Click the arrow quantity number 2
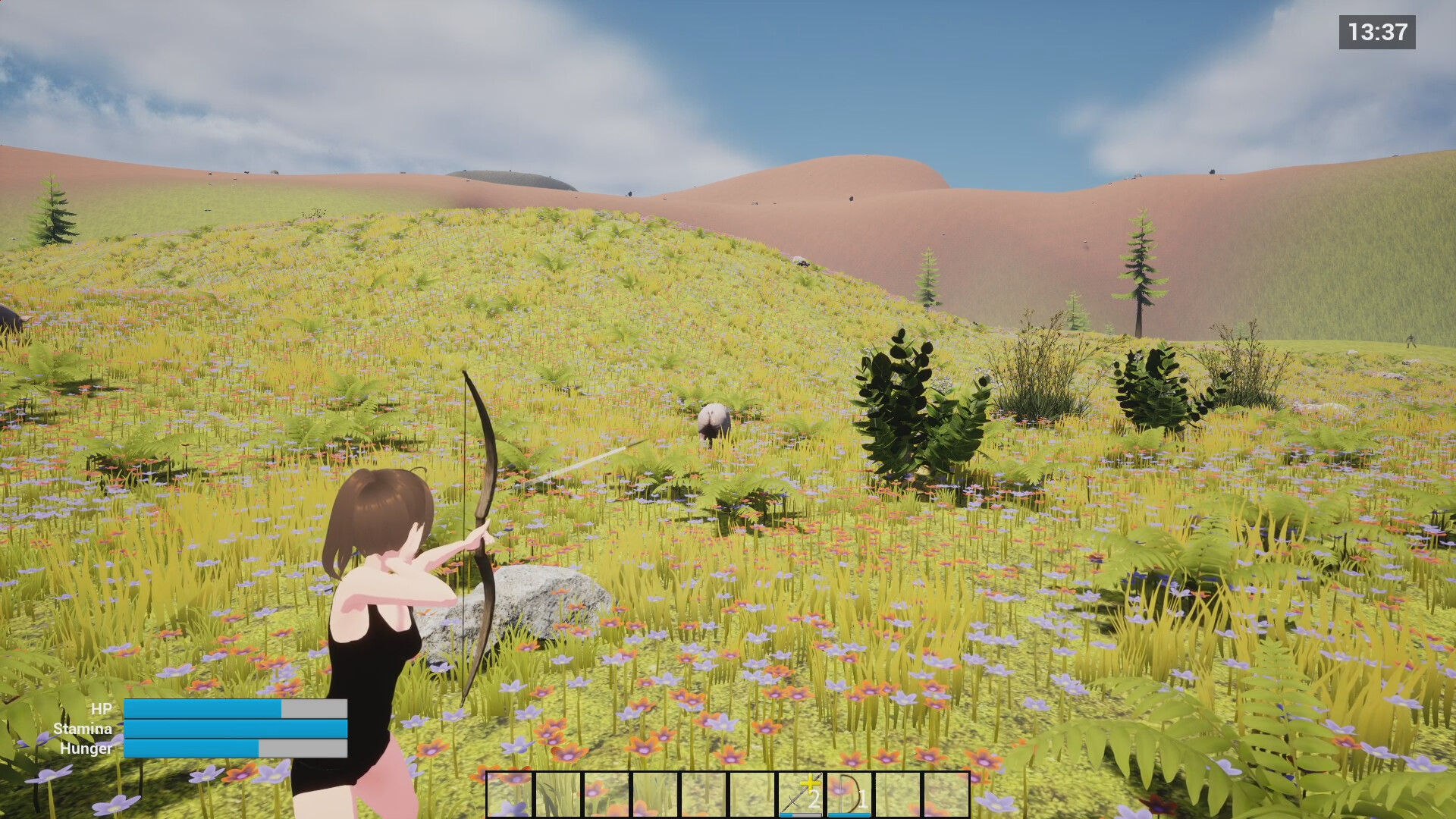Screen dimensions: 1456x819 [814, 800]
